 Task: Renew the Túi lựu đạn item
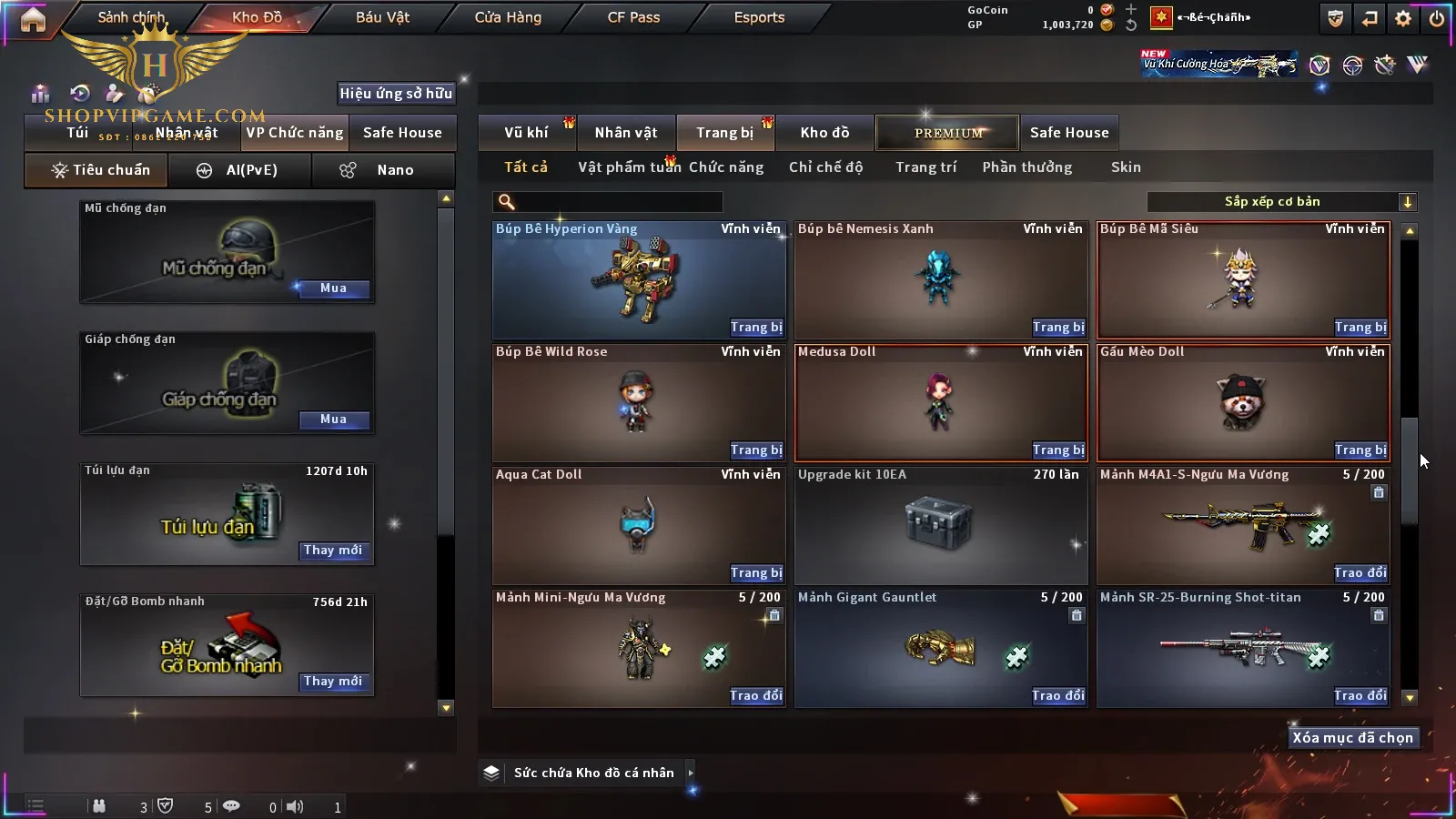[333, 551]
